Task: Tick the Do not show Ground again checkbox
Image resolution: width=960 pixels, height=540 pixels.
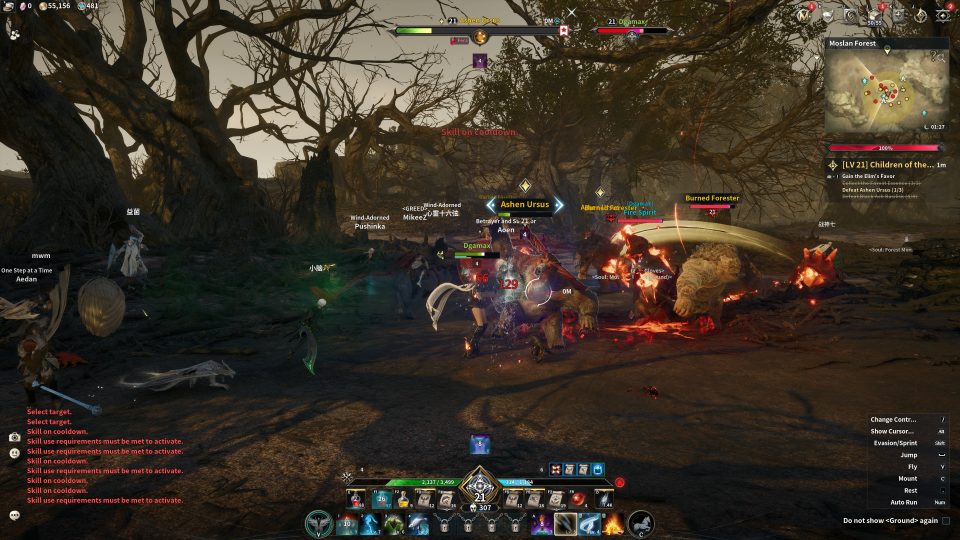Action: (x=946, y=520)
